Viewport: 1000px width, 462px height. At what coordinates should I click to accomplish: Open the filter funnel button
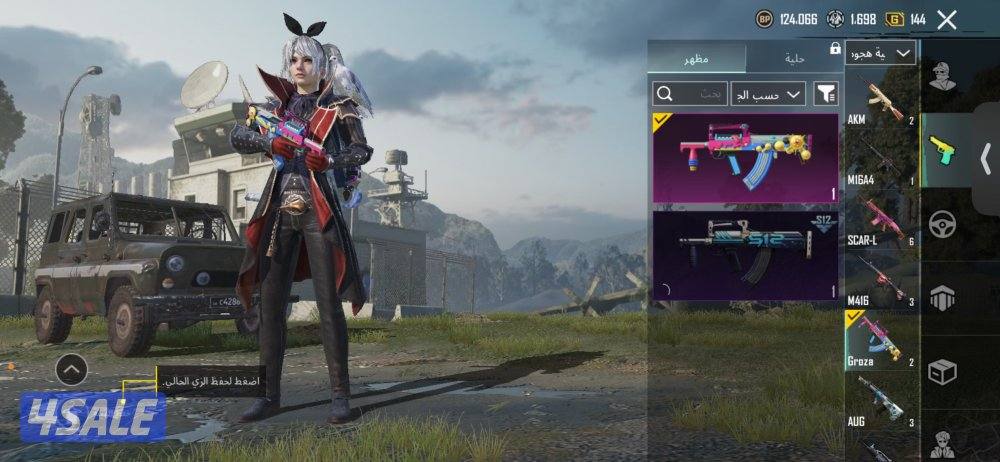pyautogui.click(x=826, y=94)
